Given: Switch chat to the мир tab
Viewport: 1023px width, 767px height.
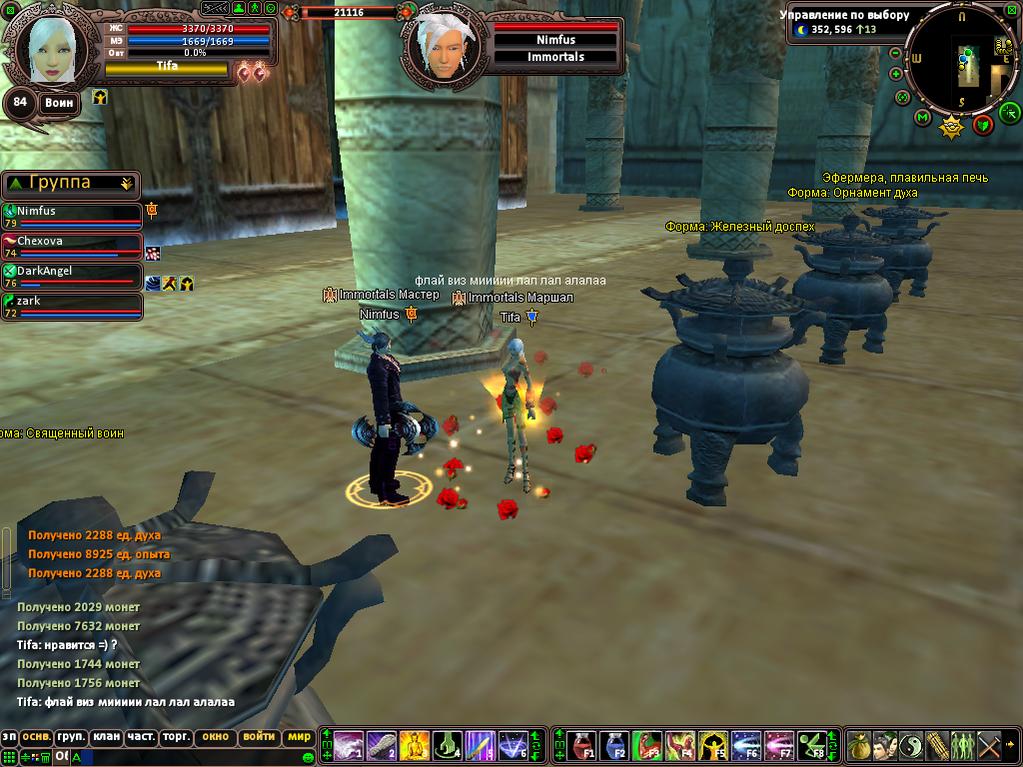Looking at the screenshot, I should (x=298, y=737).
